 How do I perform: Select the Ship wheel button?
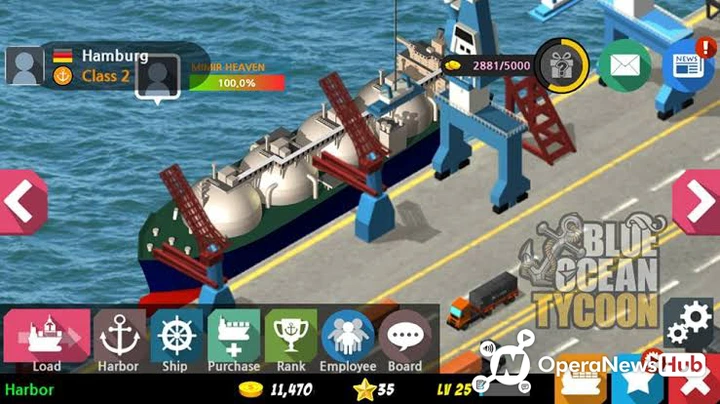[x=175, y=339]
